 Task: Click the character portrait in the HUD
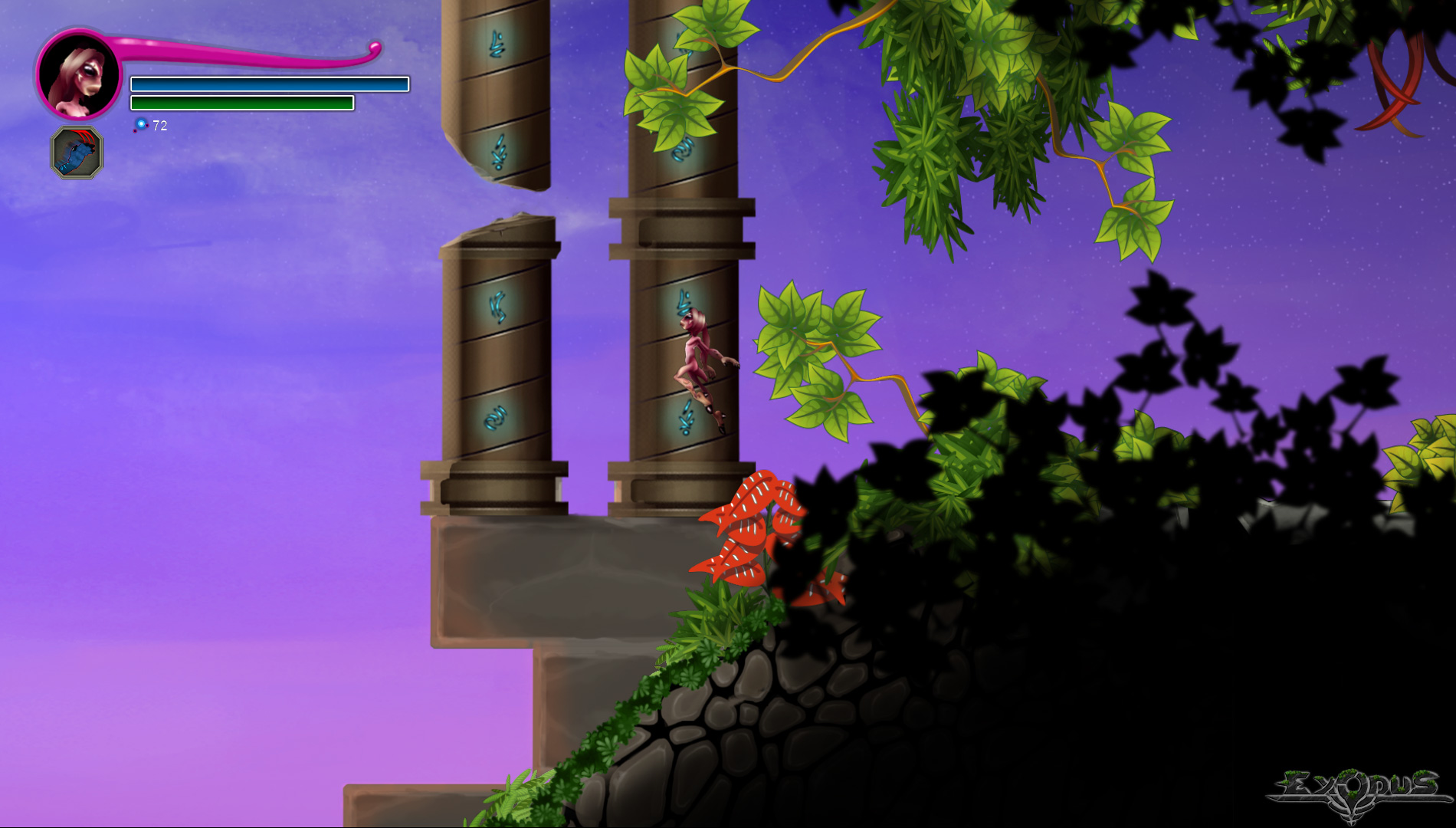(79, 75)
